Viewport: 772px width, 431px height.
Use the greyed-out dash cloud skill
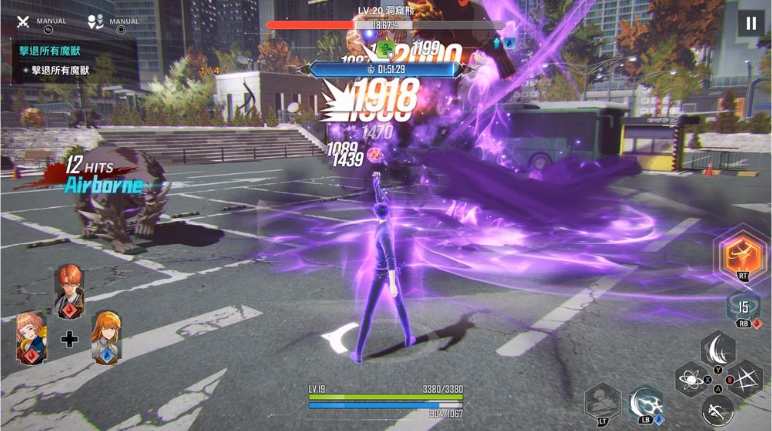click(x=602, y=403)
